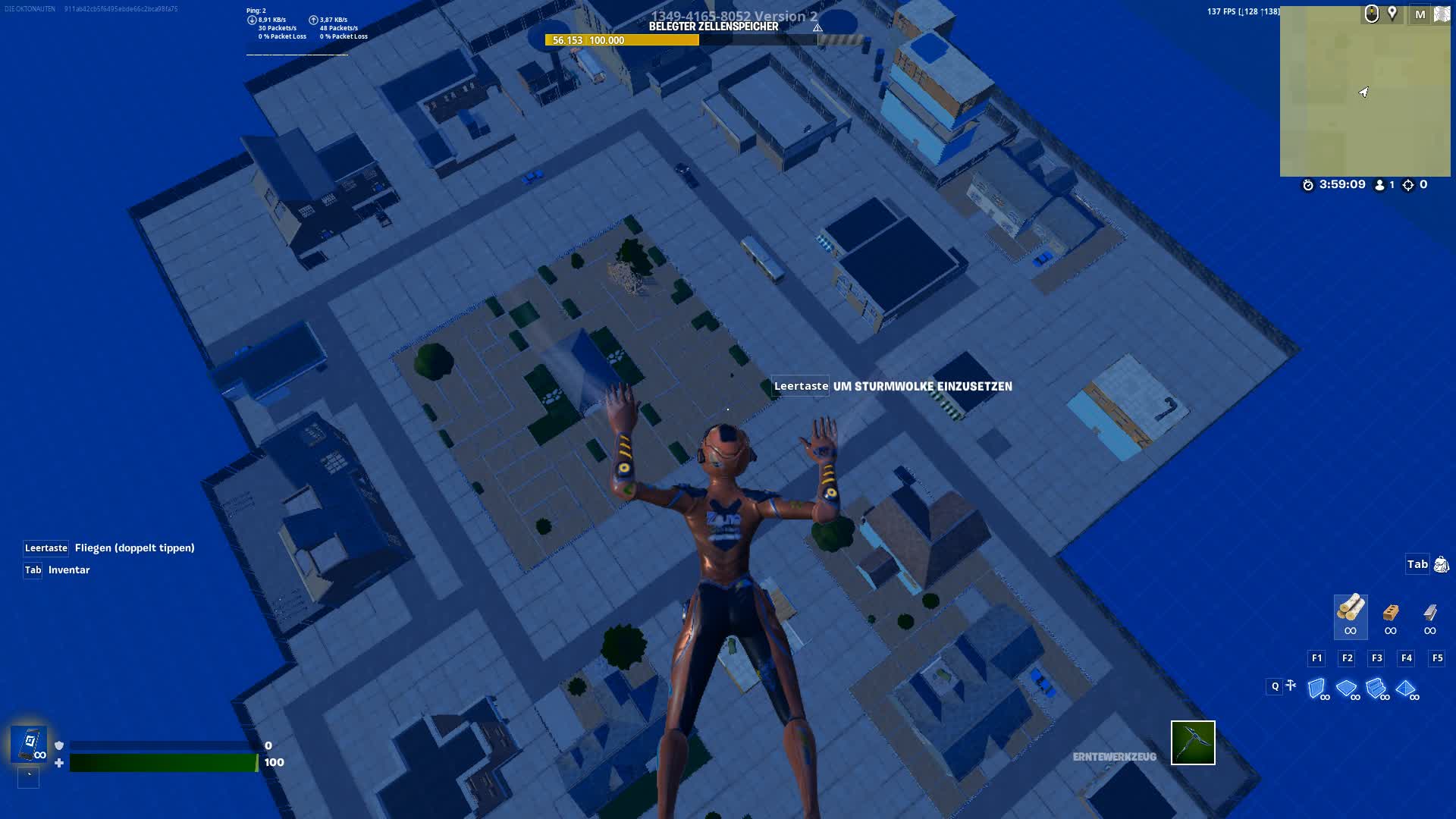
Task: Click the Erntewerkzeug pickaxe icon
Action: pyautogui.click(x=1193, y=743)
